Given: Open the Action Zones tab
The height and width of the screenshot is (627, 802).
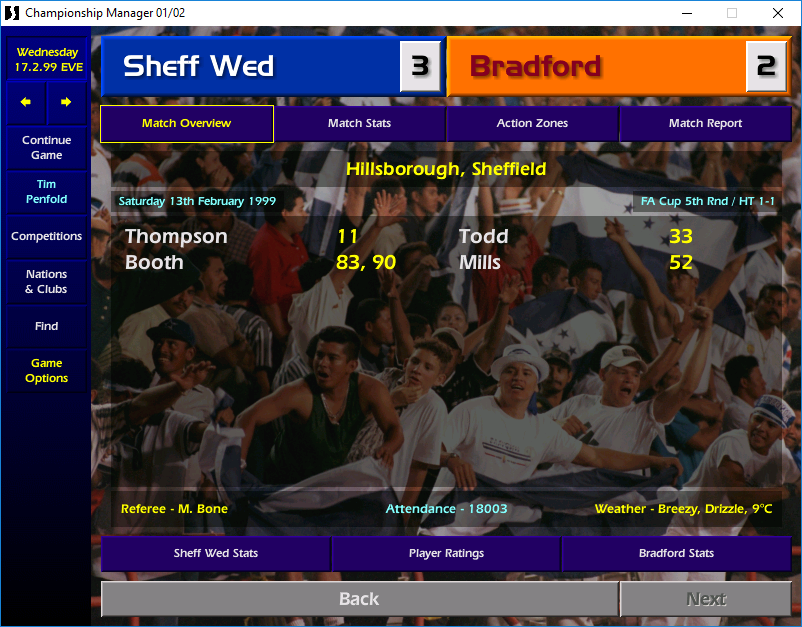Looking at the screenshot, I should tap(532, 124).
